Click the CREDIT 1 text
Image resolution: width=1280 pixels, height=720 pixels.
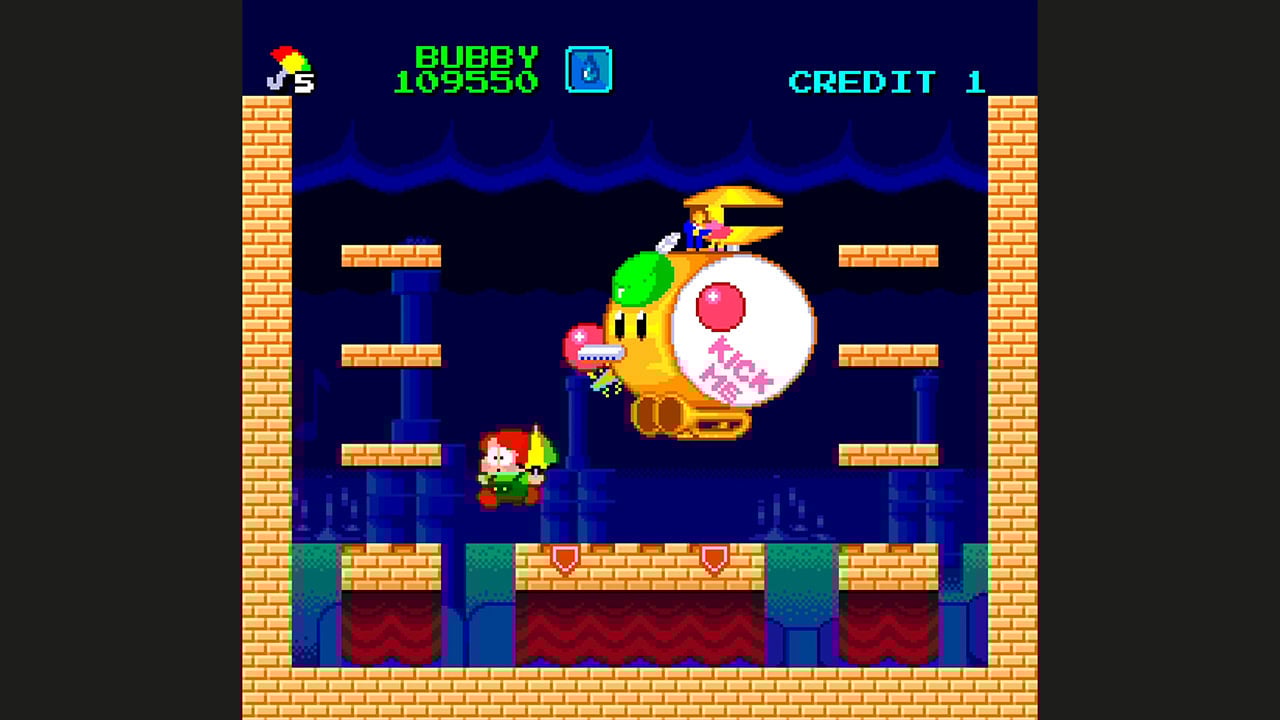coord(884,82)
